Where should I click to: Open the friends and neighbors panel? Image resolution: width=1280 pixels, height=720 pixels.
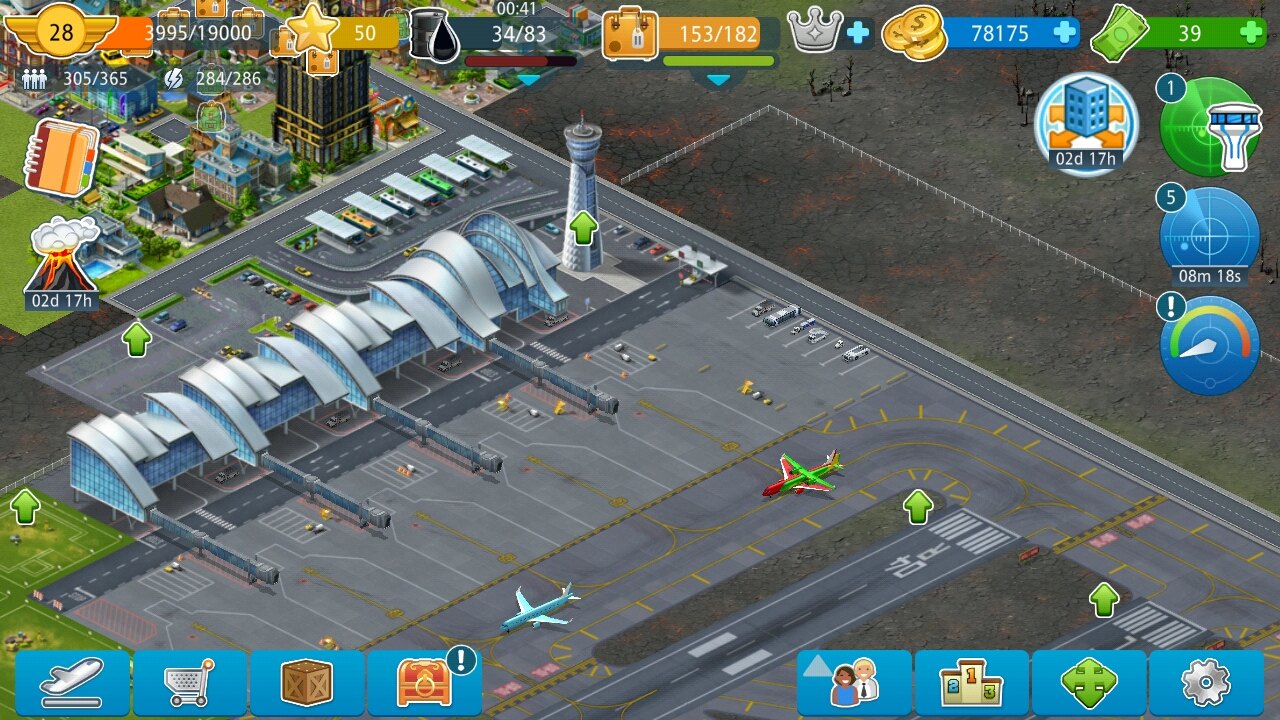[x=854, y=684]
